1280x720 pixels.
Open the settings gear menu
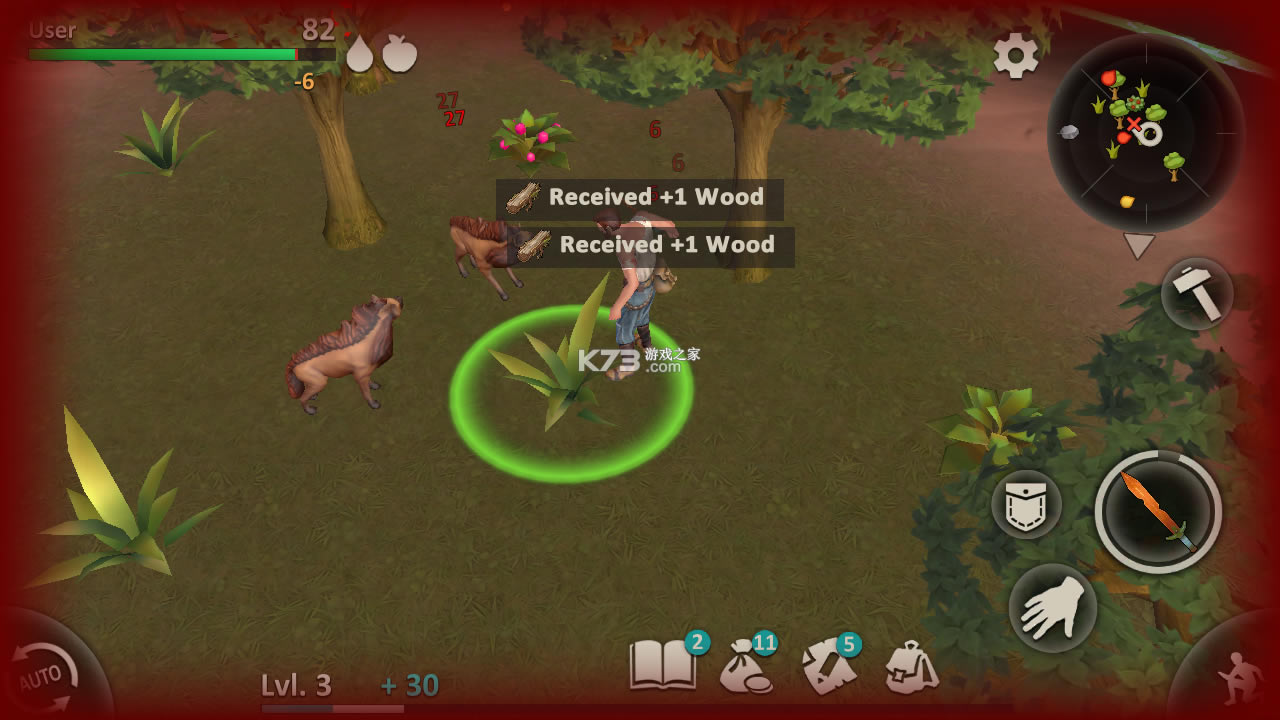pos(1015,55)
